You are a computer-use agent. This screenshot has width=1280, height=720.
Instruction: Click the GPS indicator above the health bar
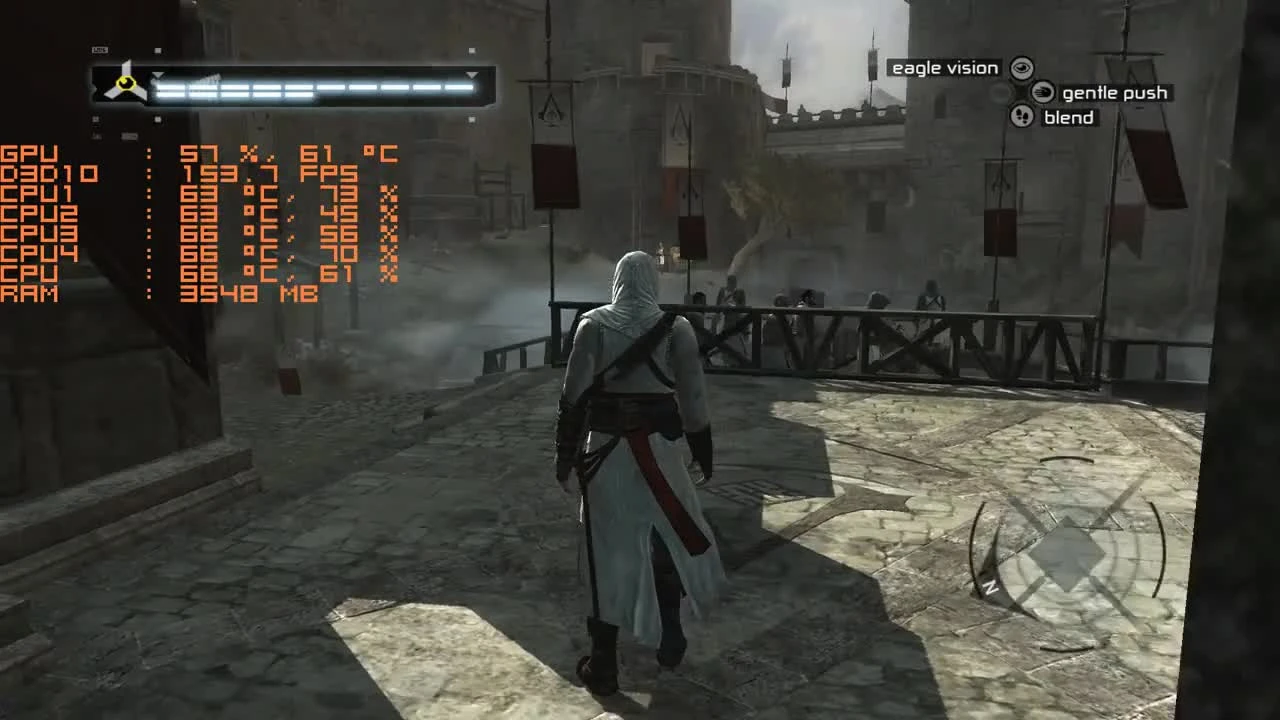point(99,49)
